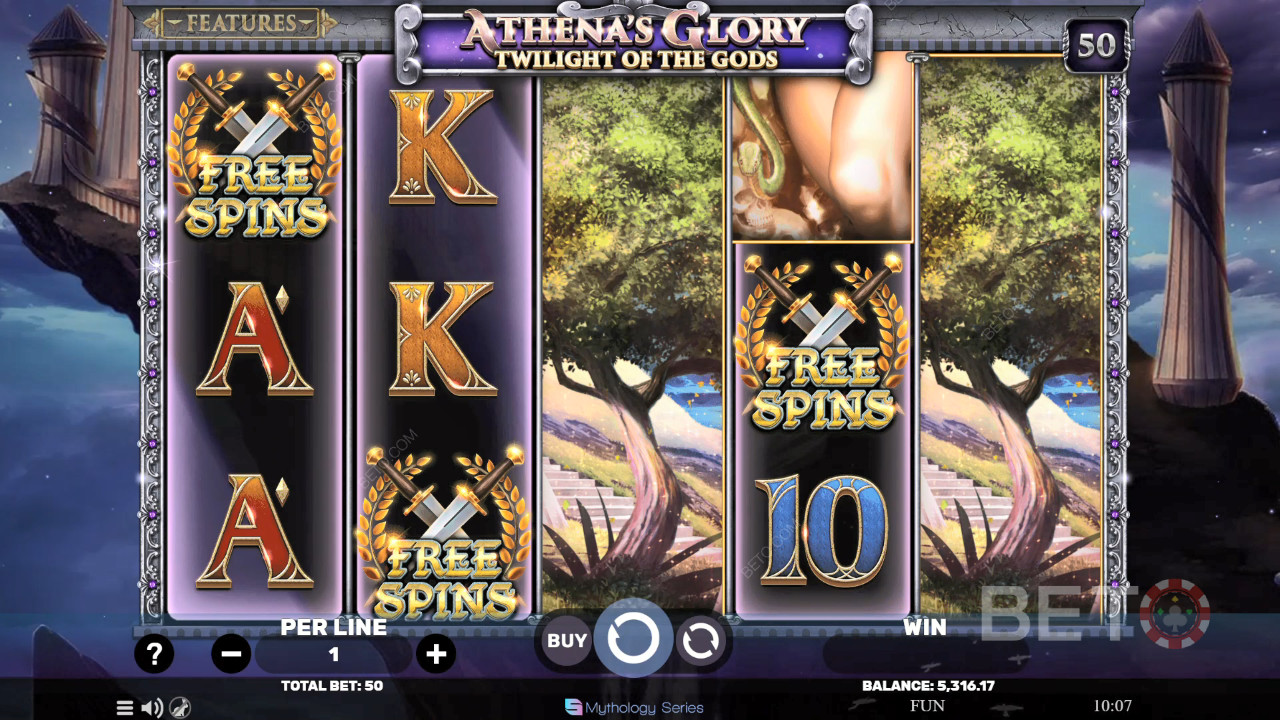Buy the bonus feature
The height and width of the screenshot is (720, 1280).
[566, 640]
